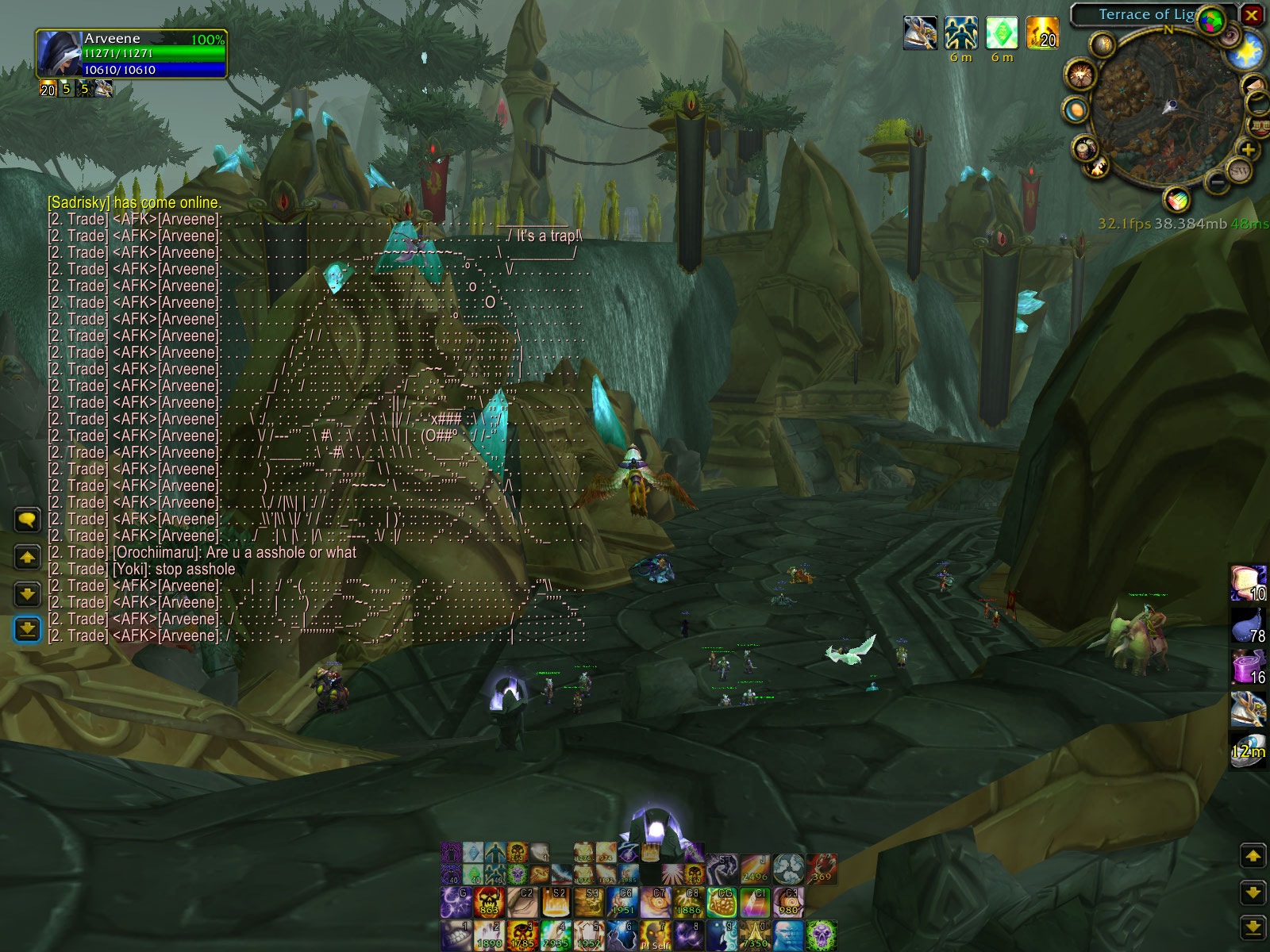Screen dimensions: 1270x952
Task: Close the minimap with the red X
Action: [1251, 15]
